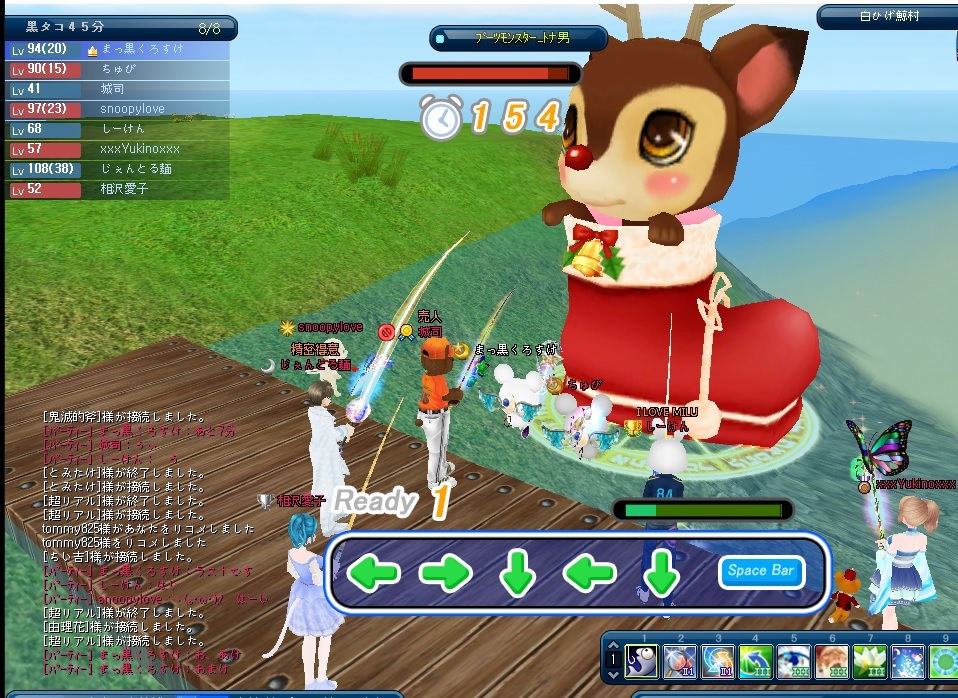This screenshot has width=958, height=698.
Task: Use the white lotus flower skill
Action: click(869, 661)
